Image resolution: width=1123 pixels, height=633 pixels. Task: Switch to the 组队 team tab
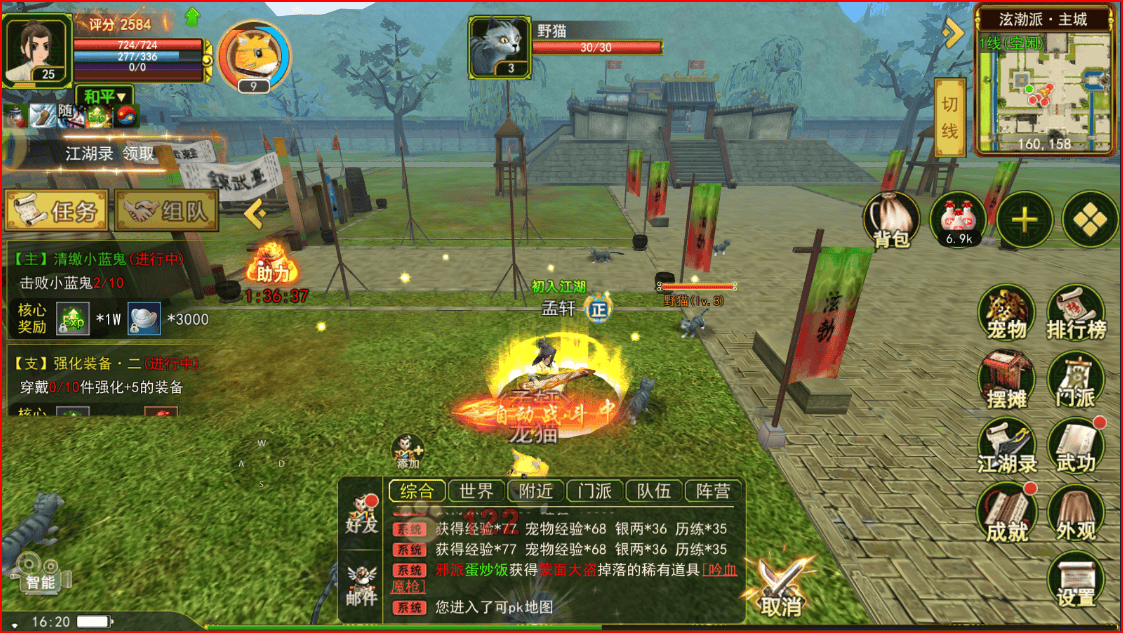coord(167,211)
